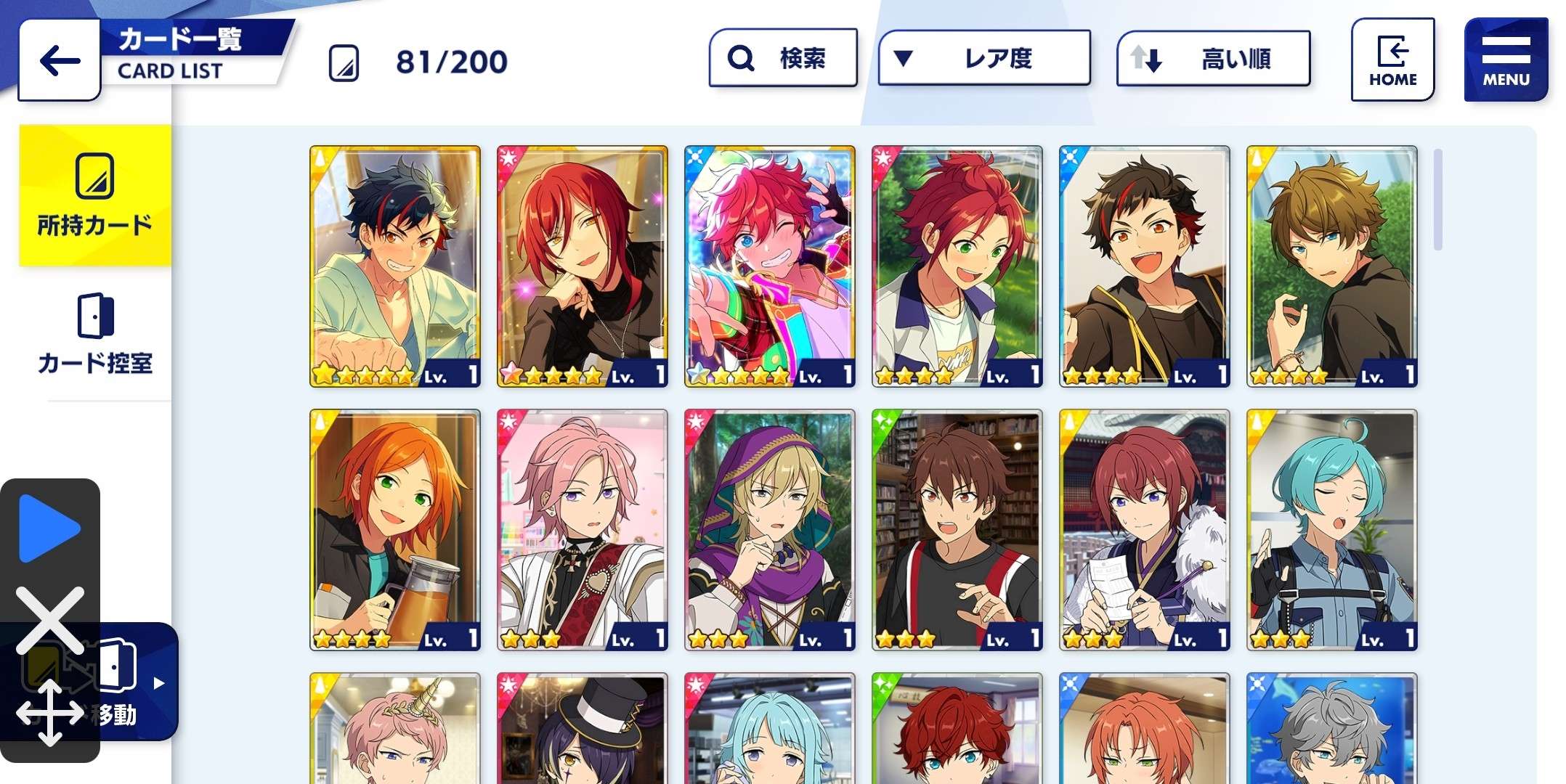Click the card icon on the 所持カード tab
Screen dimensions: 1566x784
coord(95,174)
